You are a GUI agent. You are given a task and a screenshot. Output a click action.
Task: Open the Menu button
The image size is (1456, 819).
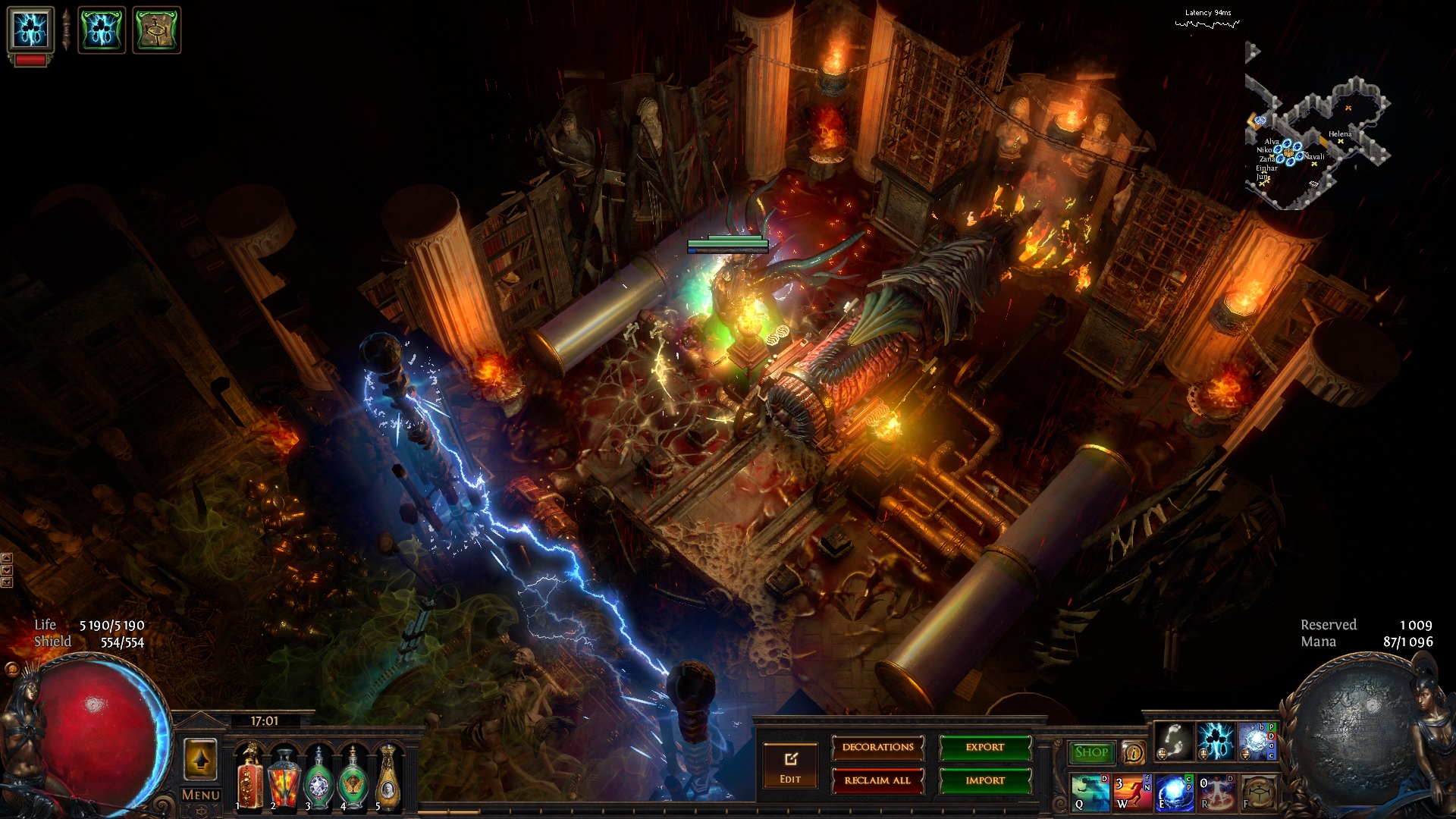click(200, 795)
